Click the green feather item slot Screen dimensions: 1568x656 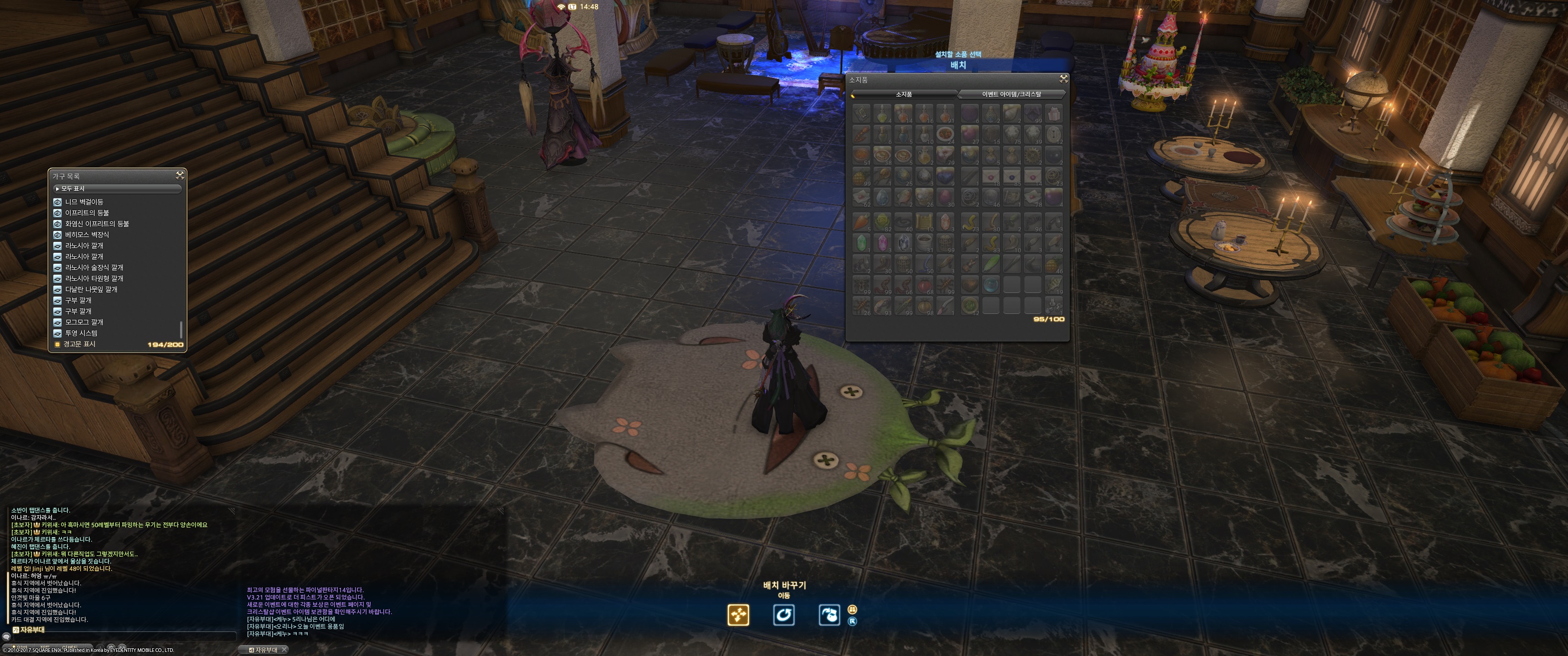point(991,263)
